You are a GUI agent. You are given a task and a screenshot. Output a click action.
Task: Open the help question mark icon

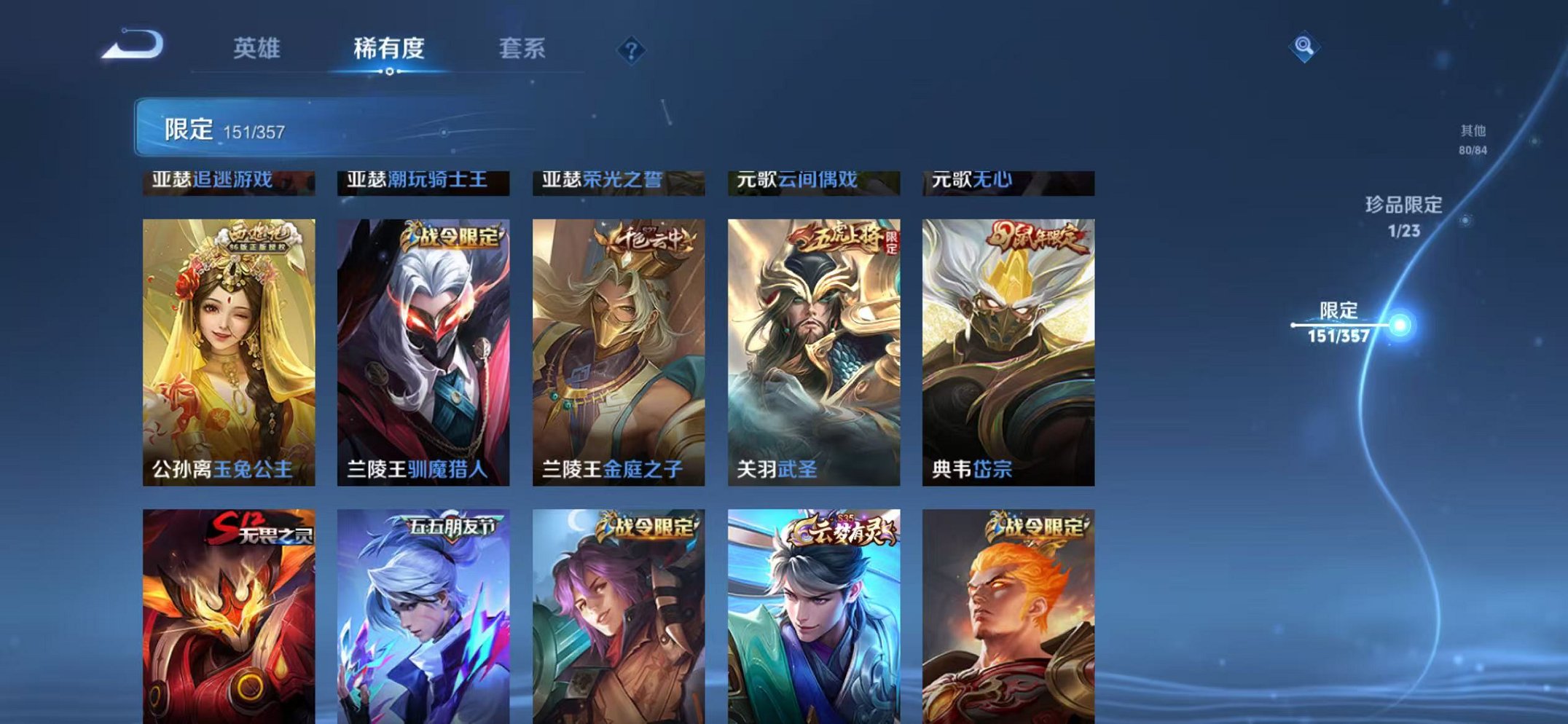tap(632, 50)
